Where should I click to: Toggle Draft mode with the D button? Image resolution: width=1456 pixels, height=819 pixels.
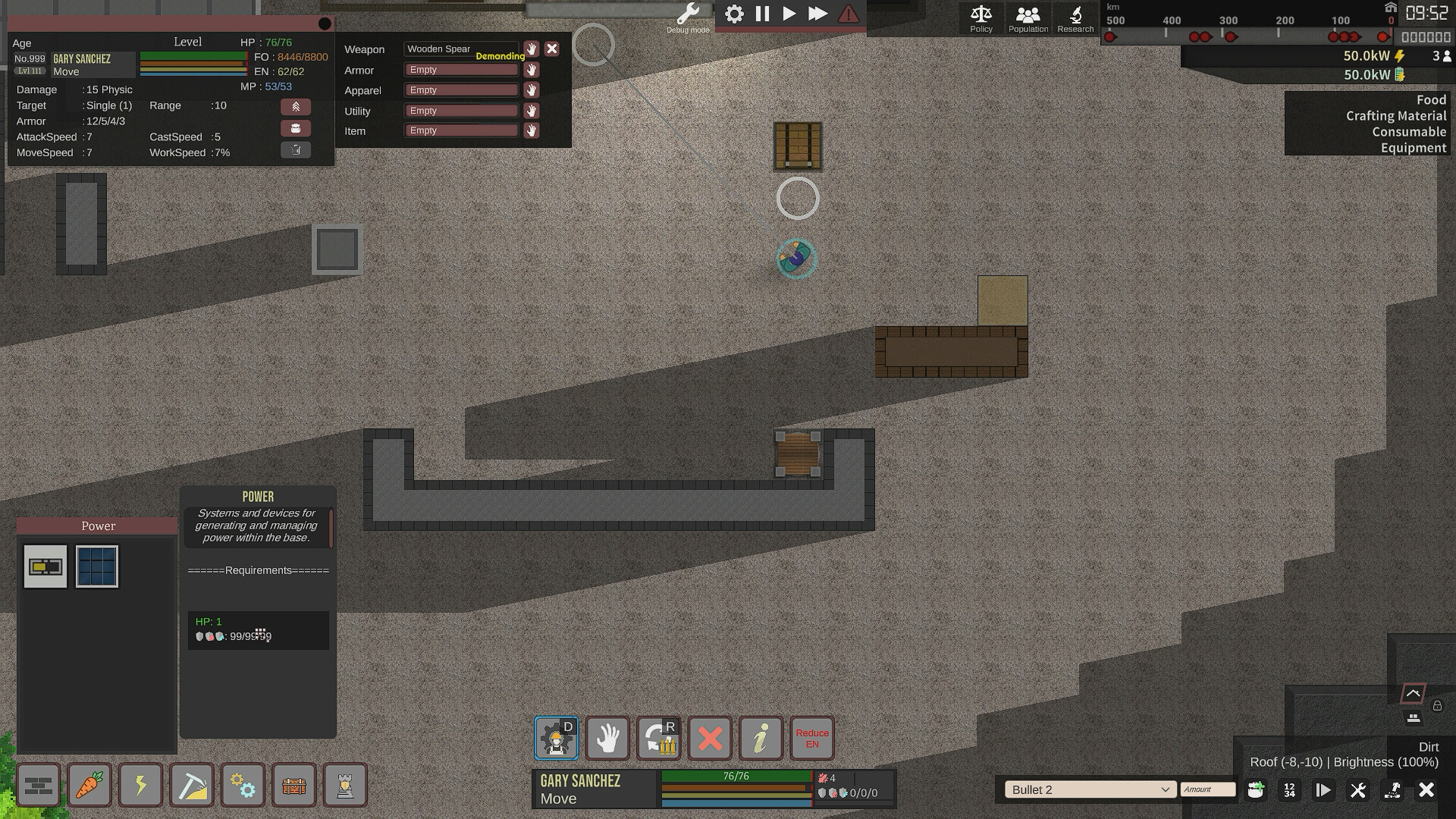[x=556, y=738]
